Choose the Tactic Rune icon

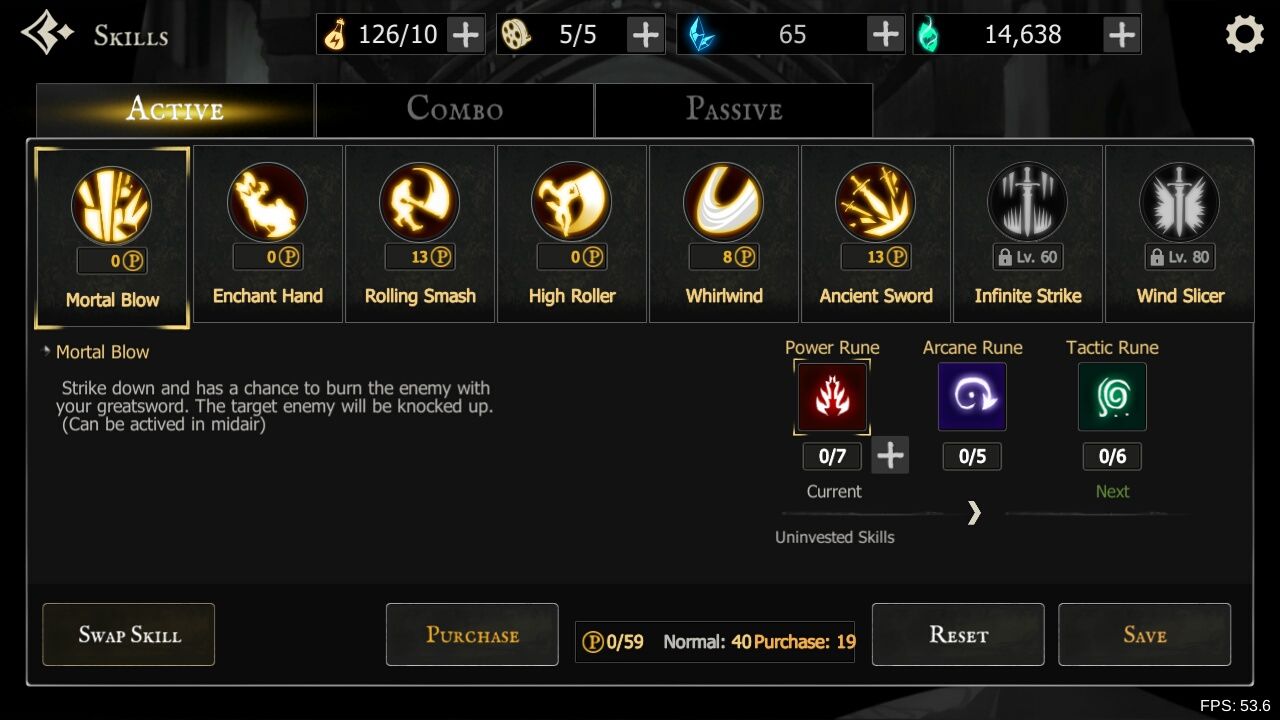[x=1112, y=397]
